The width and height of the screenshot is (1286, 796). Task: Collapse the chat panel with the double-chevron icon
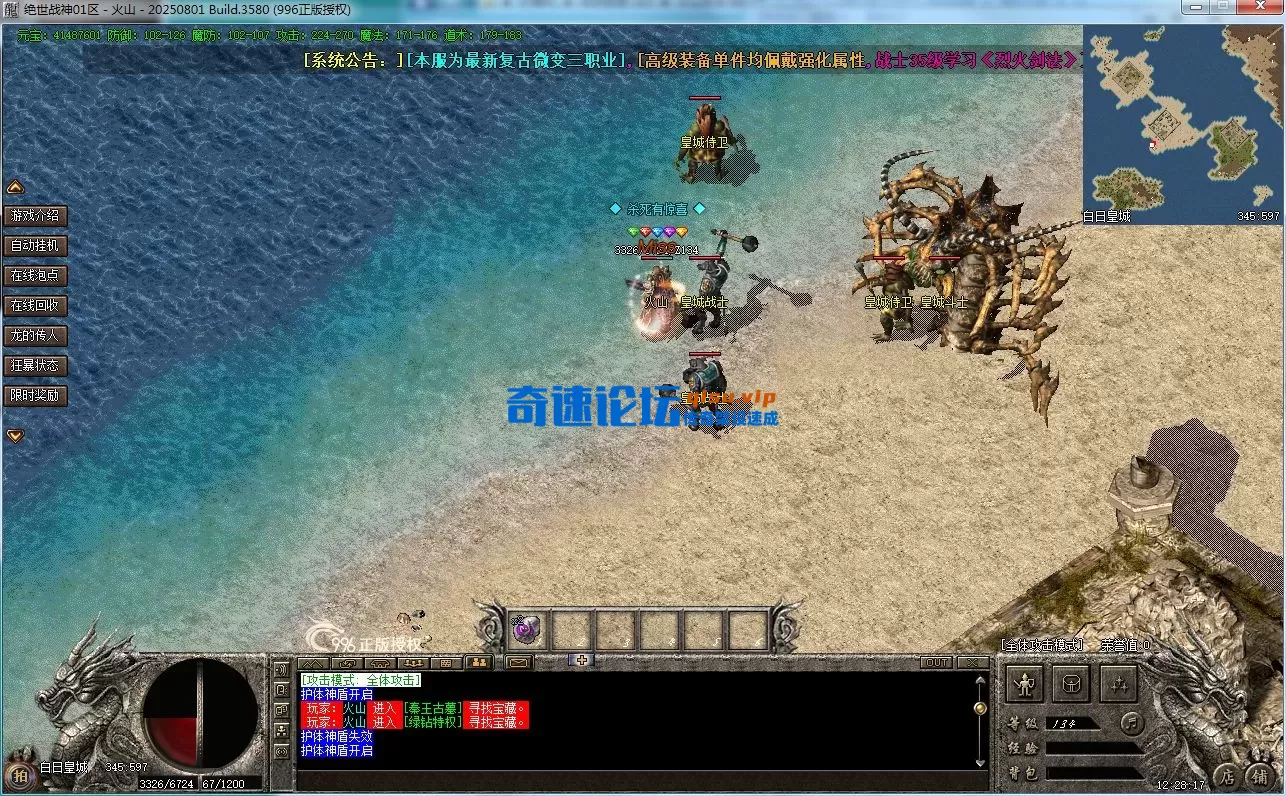coord(313,662)
